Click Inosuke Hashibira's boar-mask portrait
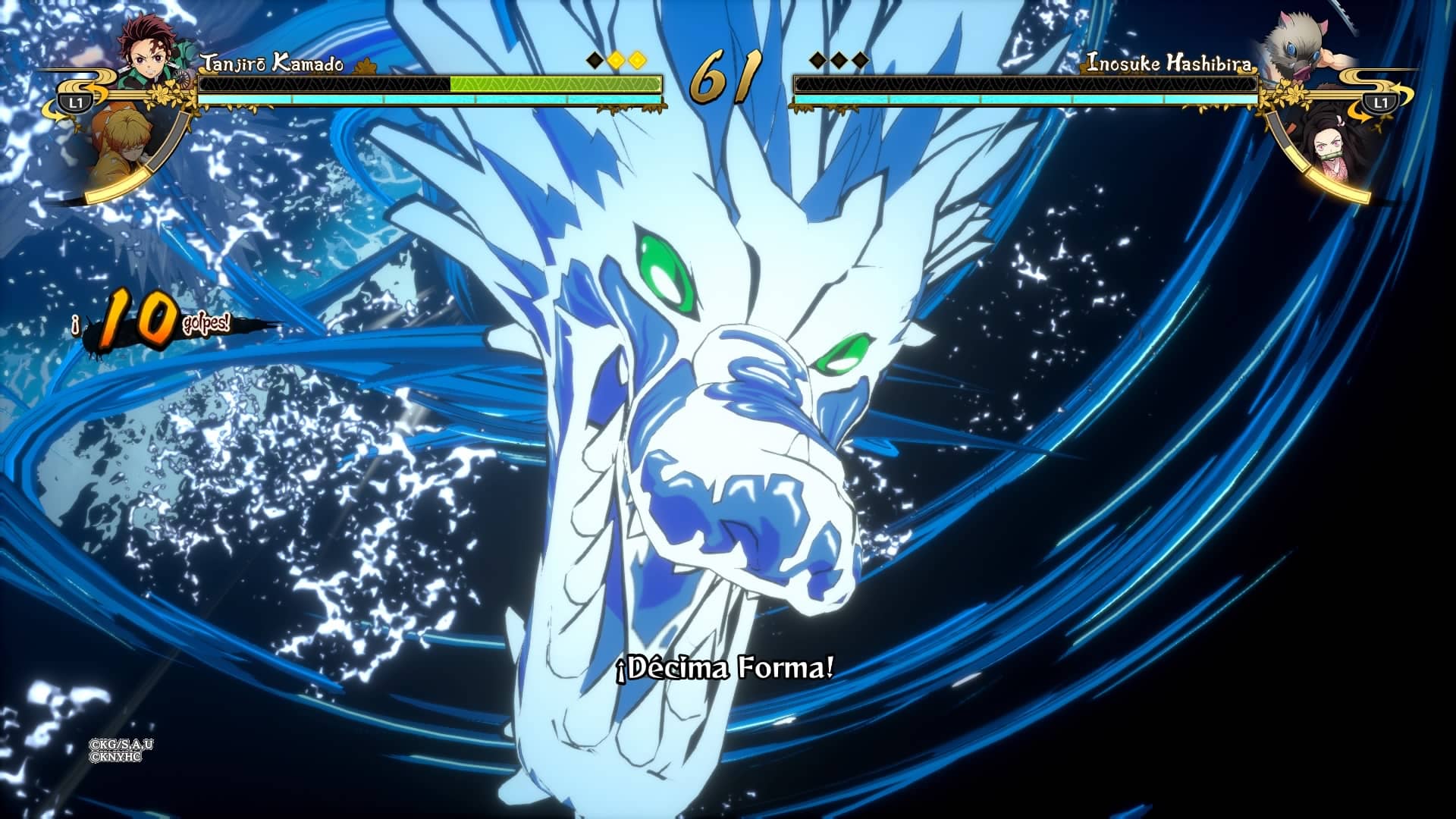 click(x=1301, y=47)
